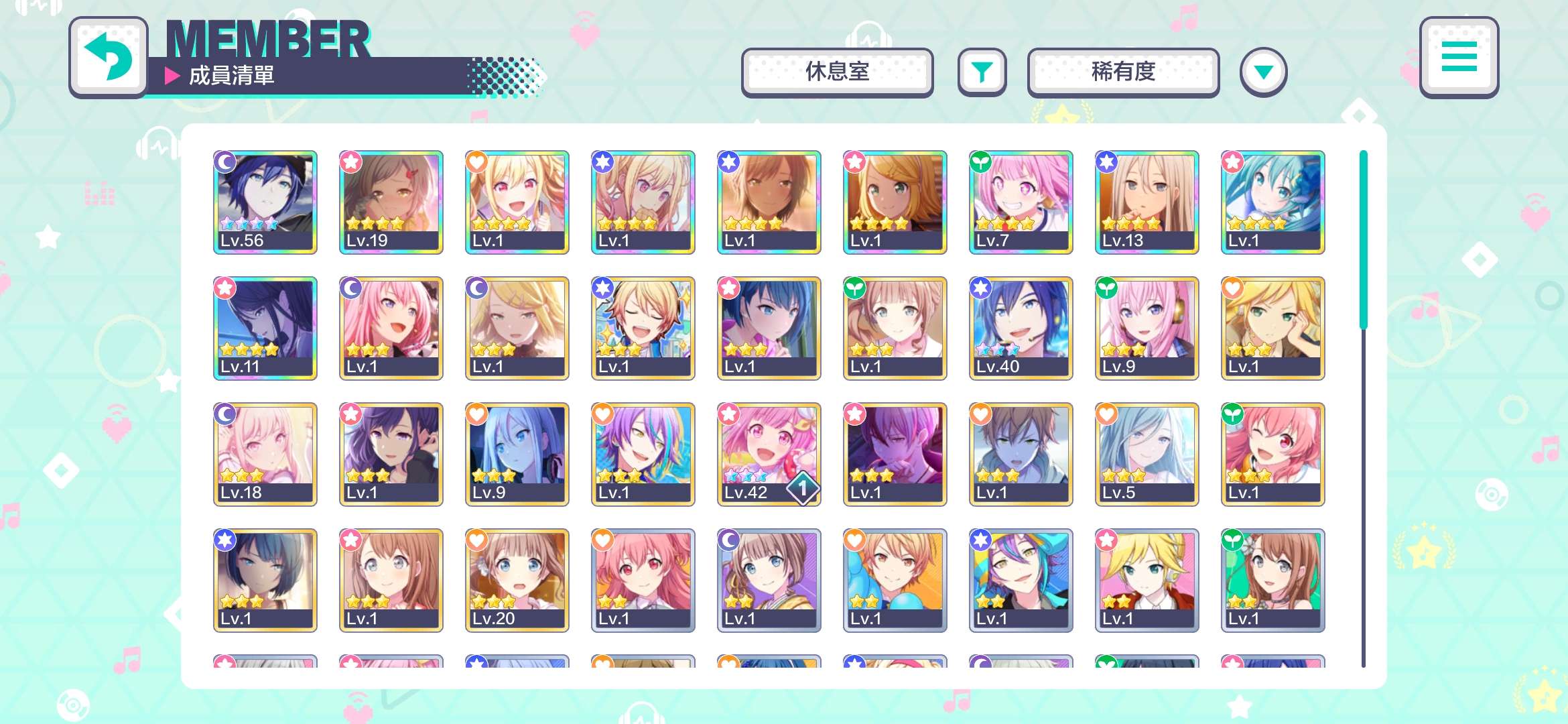Viewport: 1568px width, 724px height.
Task: Select the Lv.11 four-star card starting row two
Action: pos(265,327)
